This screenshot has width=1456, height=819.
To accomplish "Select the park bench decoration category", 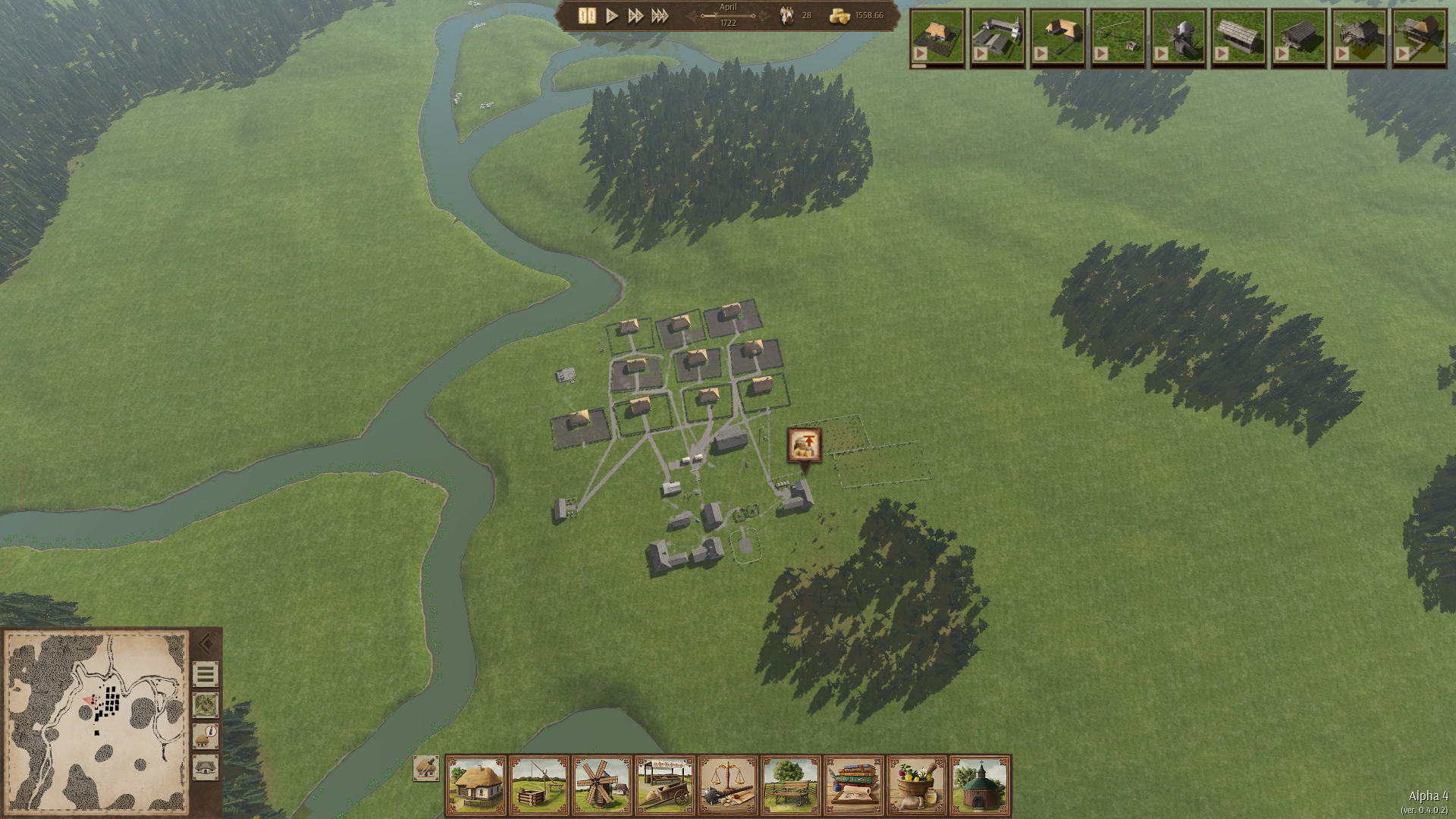I will [791, 786].
